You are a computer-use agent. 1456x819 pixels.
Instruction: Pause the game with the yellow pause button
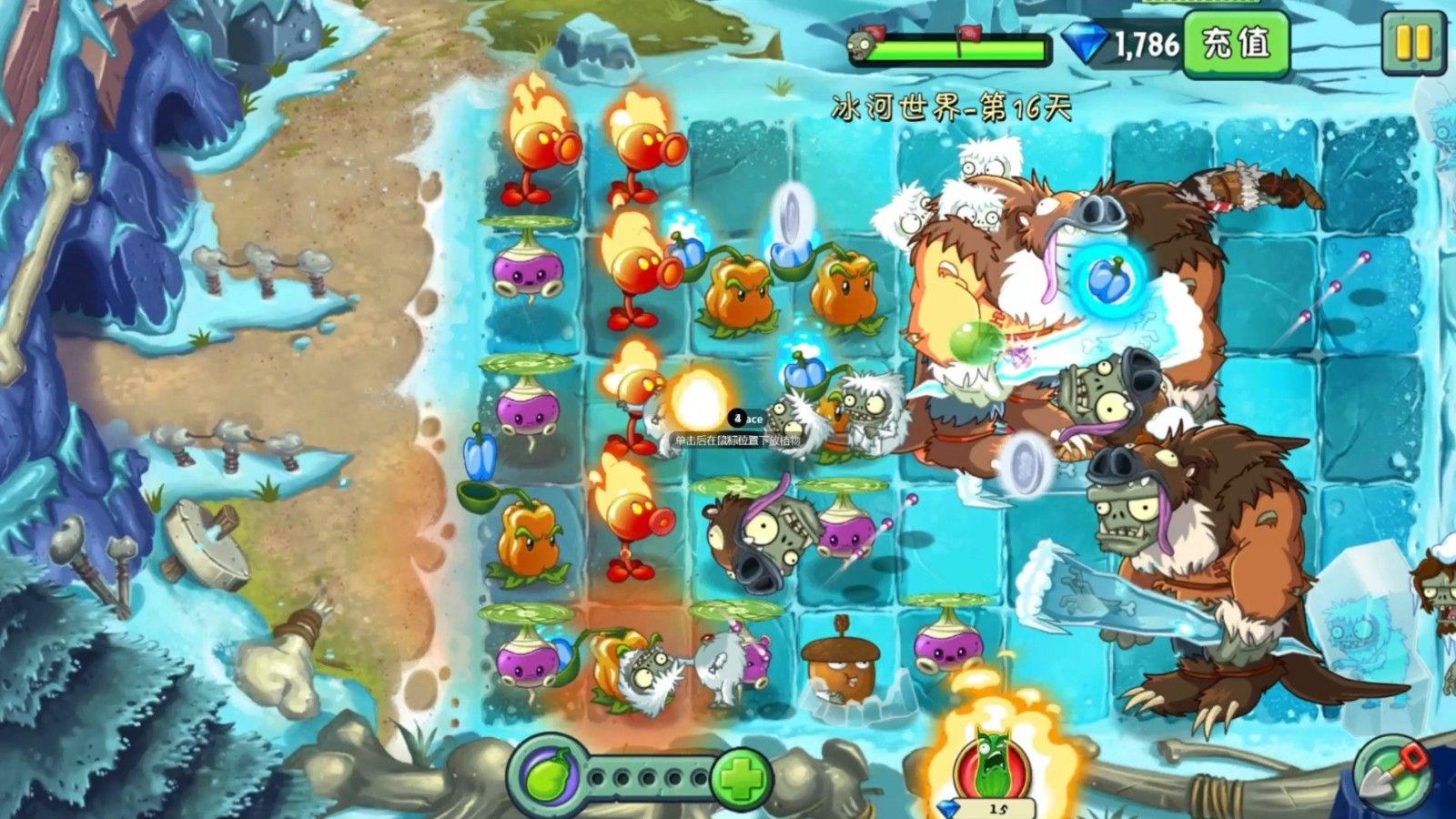point(1412,43)
